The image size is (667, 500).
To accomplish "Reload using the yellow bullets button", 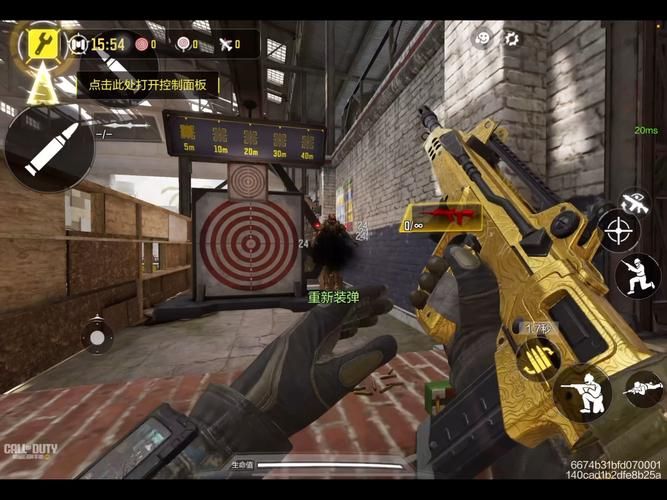I will (x=537, y=360).
